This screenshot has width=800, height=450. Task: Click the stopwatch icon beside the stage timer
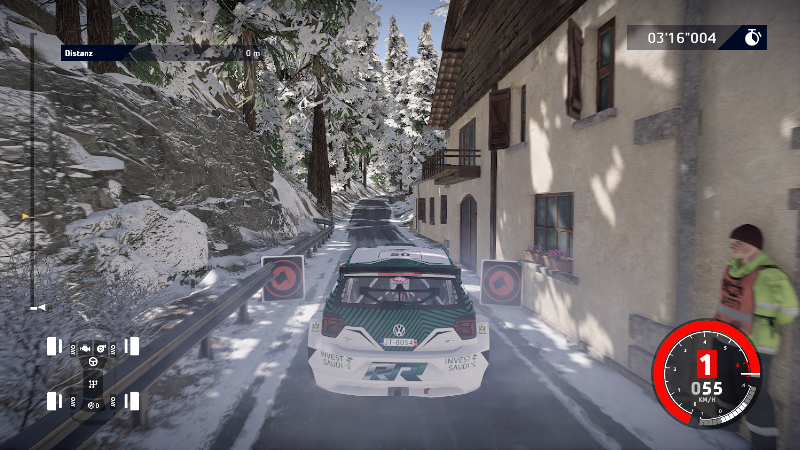[753, 38]
